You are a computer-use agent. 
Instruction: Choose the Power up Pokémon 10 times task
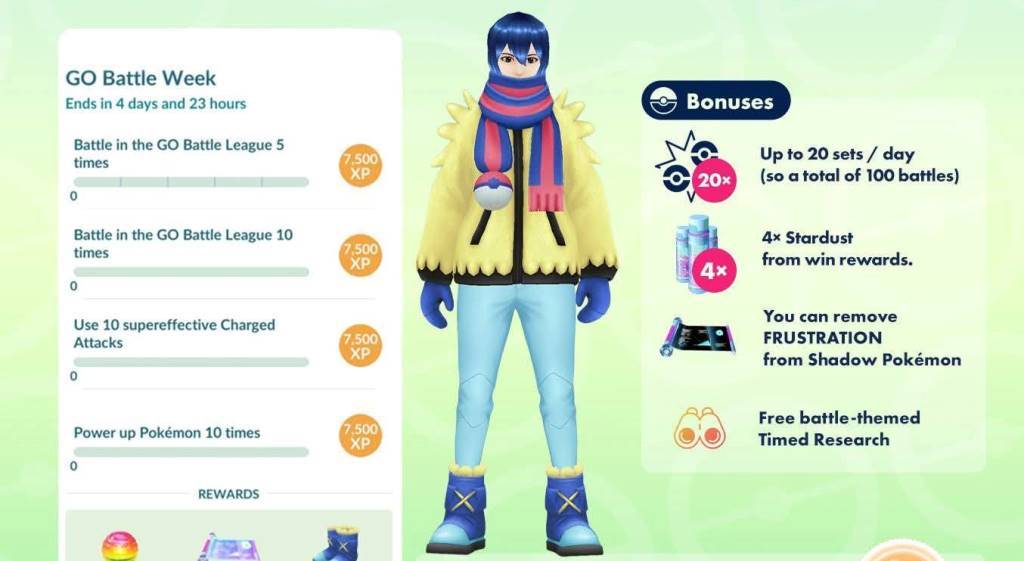(x=167, y=433)
